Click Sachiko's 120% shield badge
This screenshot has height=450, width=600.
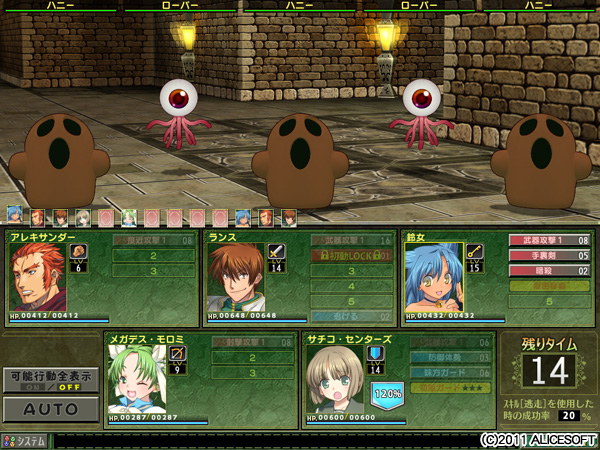pyautogui.click(x=387, y=394)
